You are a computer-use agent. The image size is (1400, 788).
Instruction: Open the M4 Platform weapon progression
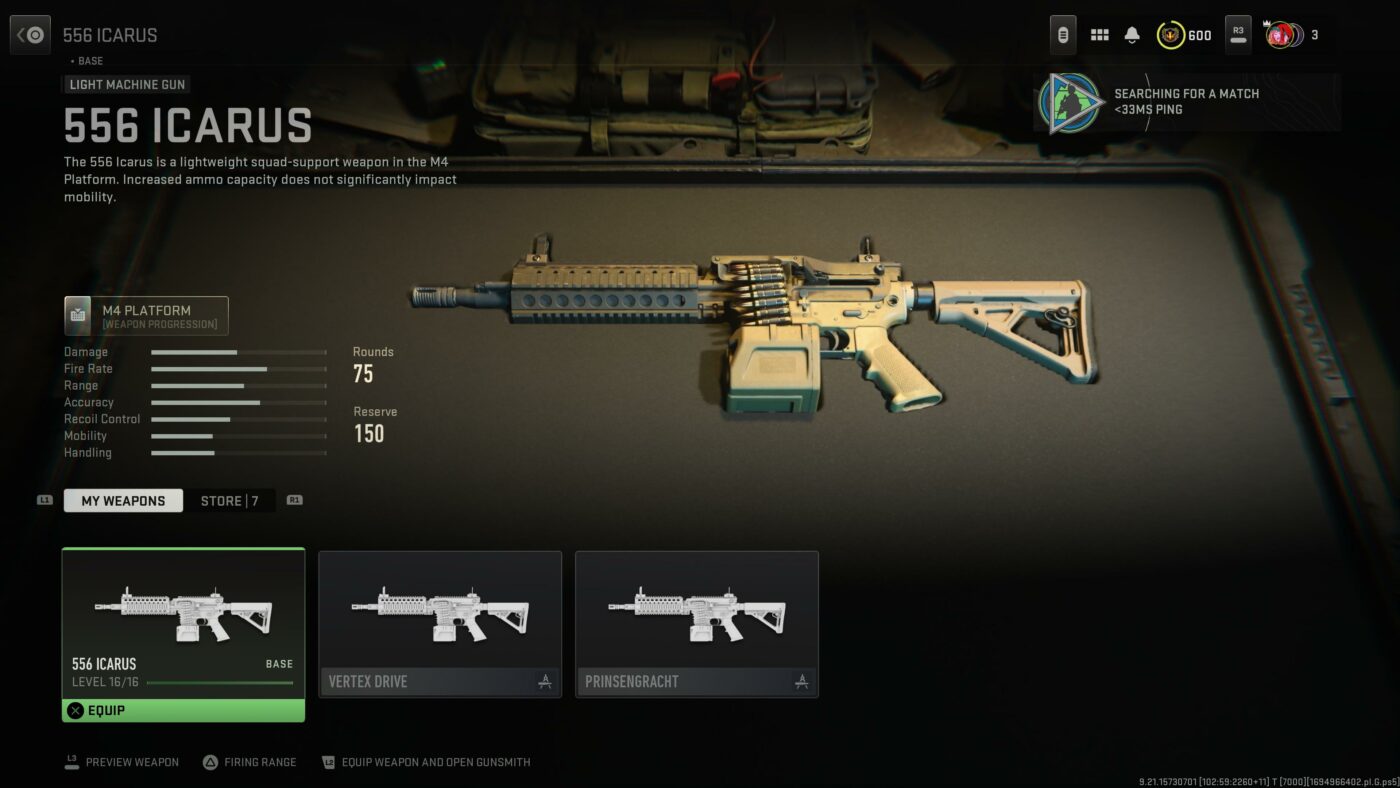[146, 314]
